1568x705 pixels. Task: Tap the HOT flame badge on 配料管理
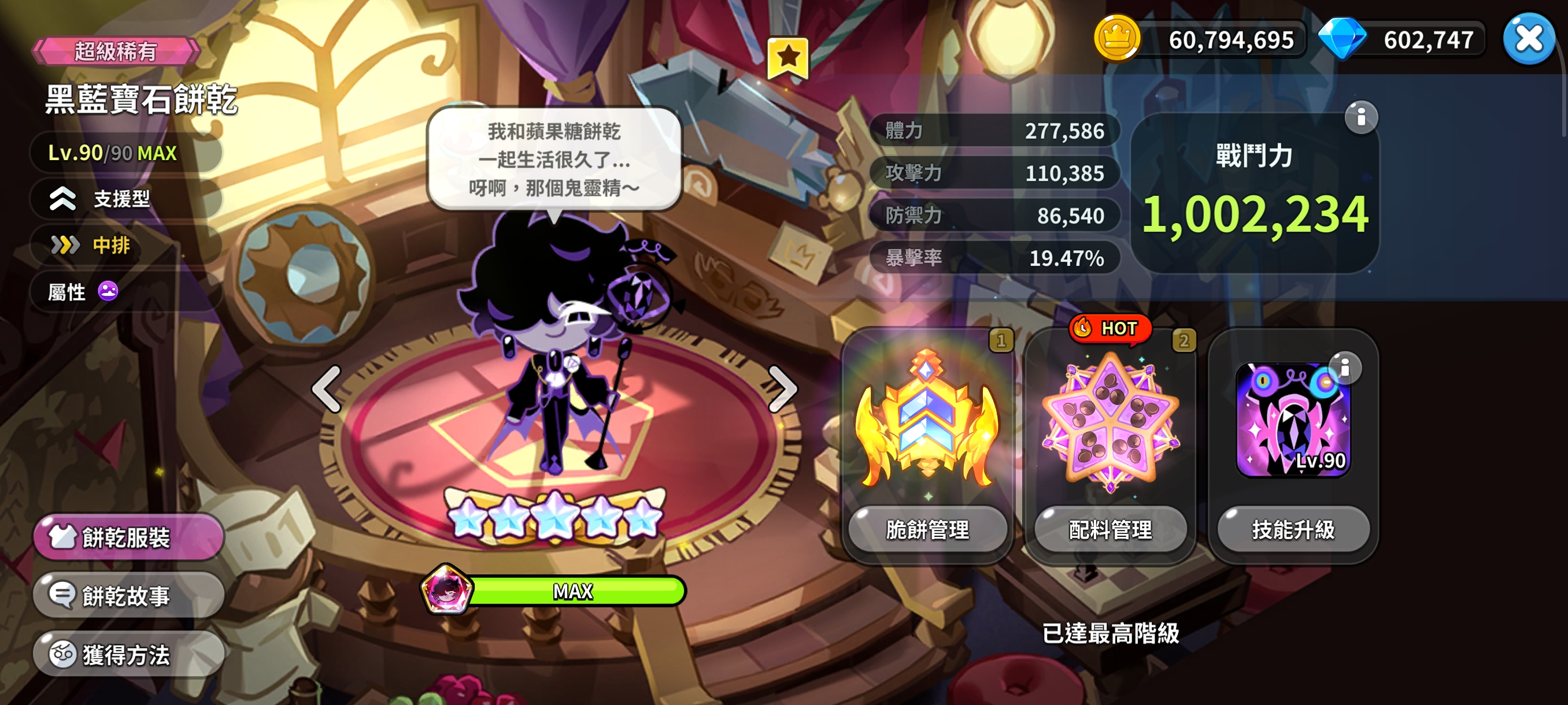(1110, 328)
